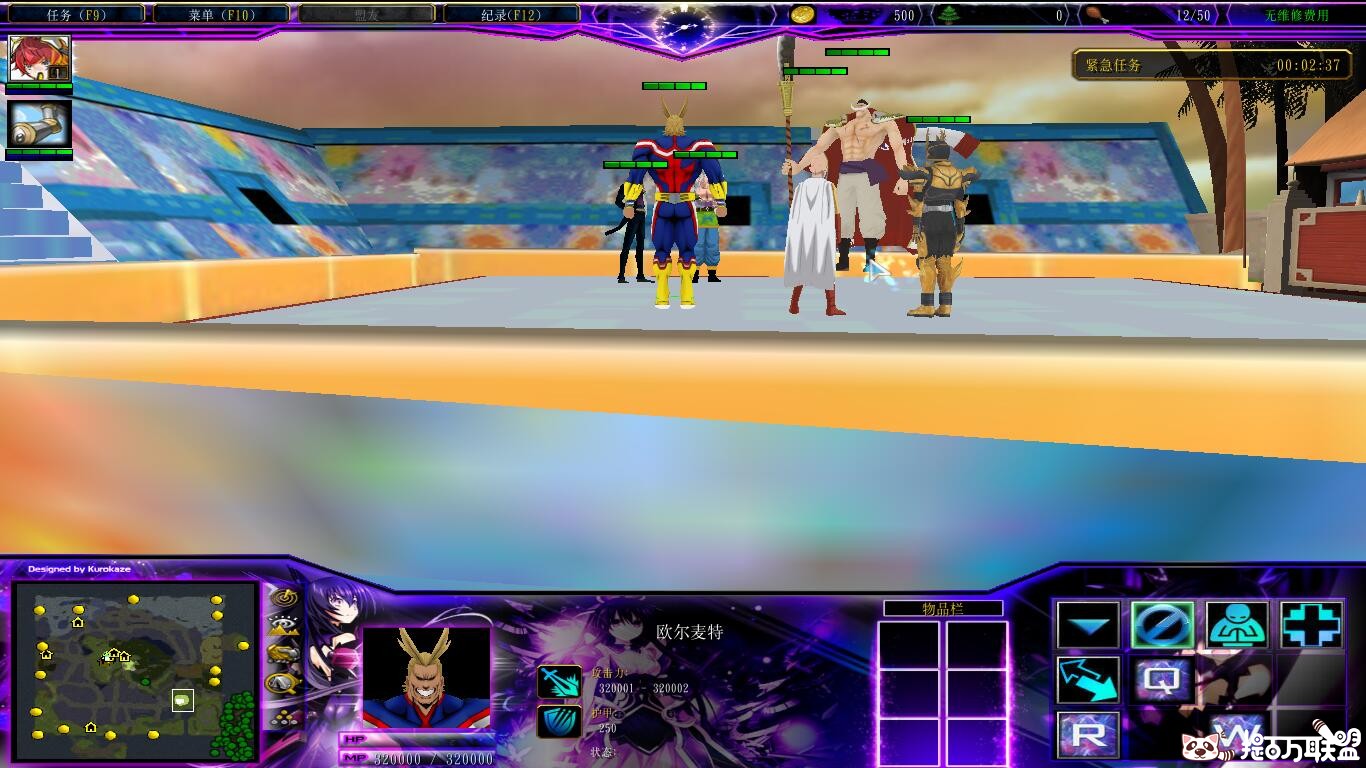Viewport: 1366px width, 768px height.
Task: Cast the R ability
Action: coord(1088,735)
